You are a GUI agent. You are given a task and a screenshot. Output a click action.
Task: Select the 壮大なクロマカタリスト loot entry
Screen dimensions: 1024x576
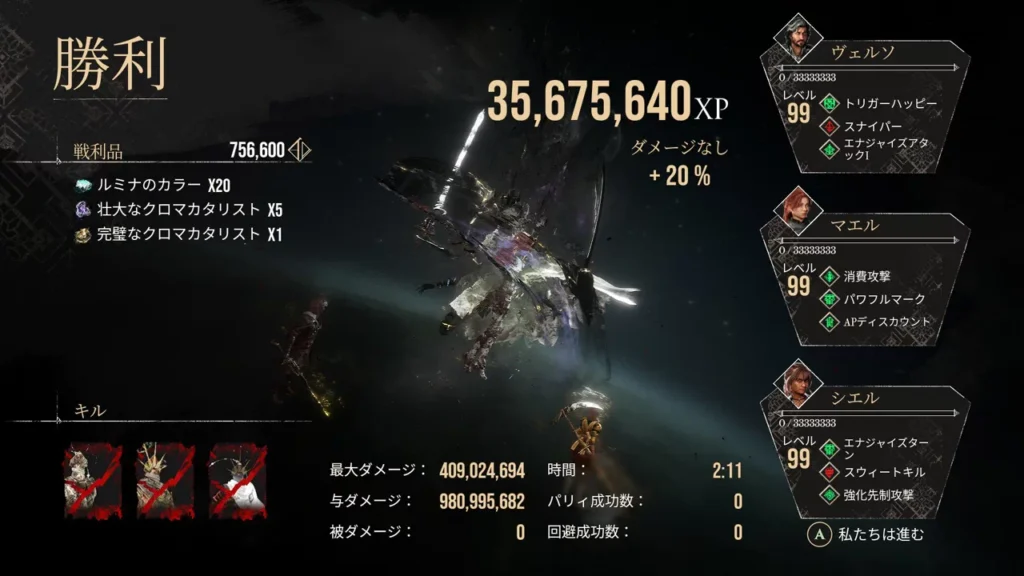pos(177,210)
